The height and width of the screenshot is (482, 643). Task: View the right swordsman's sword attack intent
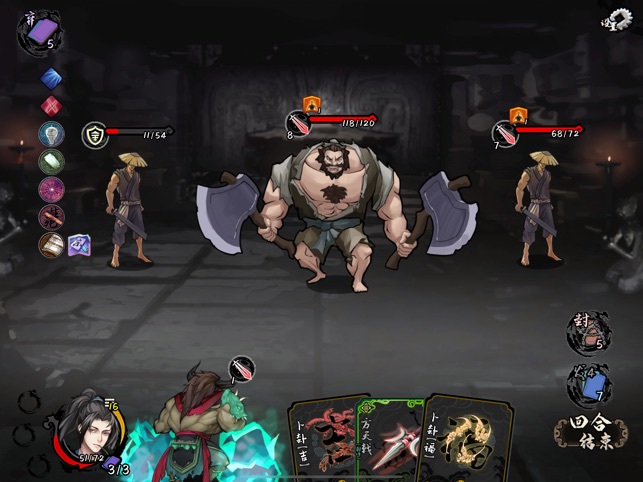pyautogui.click(x=504, y=133)
